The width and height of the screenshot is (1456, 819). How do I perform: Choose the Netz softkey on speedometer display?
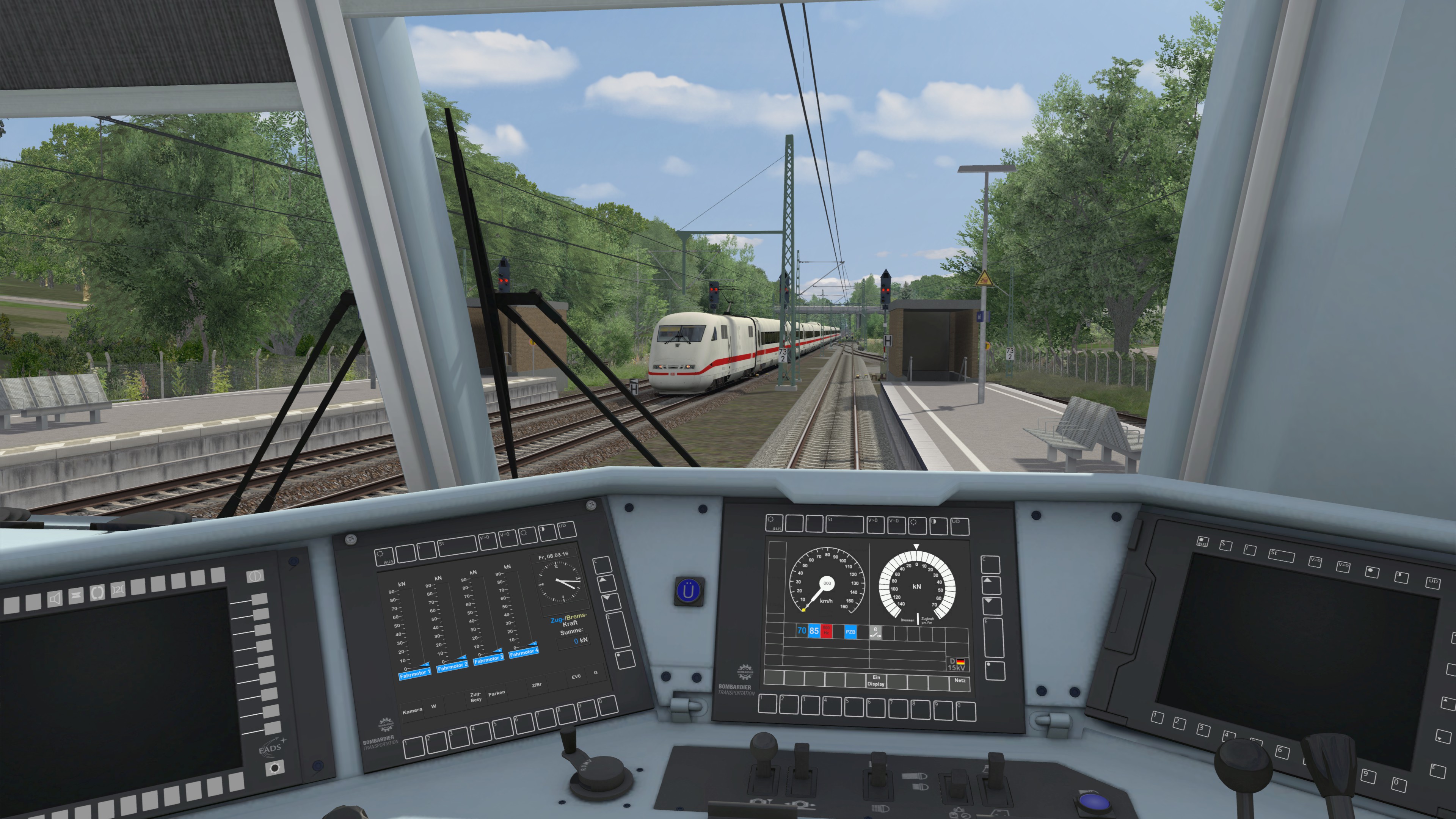click(x=959, y=681)
